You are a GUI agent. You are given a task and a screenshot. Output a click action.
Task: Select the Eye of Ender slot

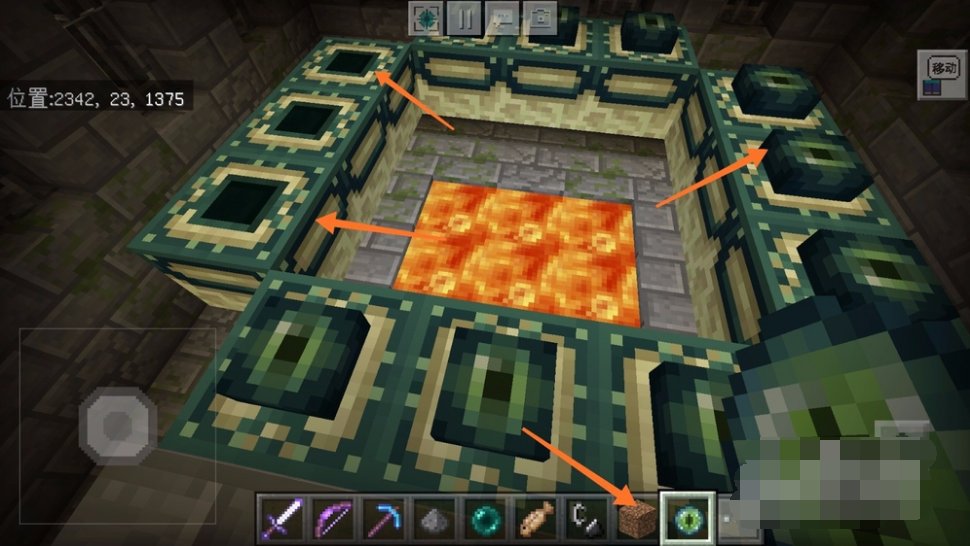686,518
